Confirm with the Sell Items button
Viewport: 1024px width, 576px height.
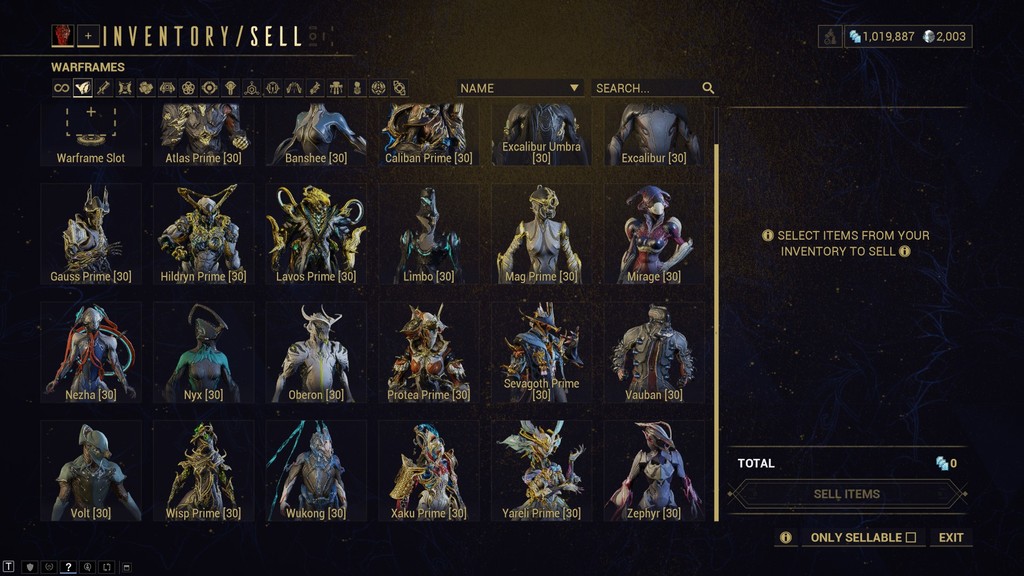(x=847, y=494)
